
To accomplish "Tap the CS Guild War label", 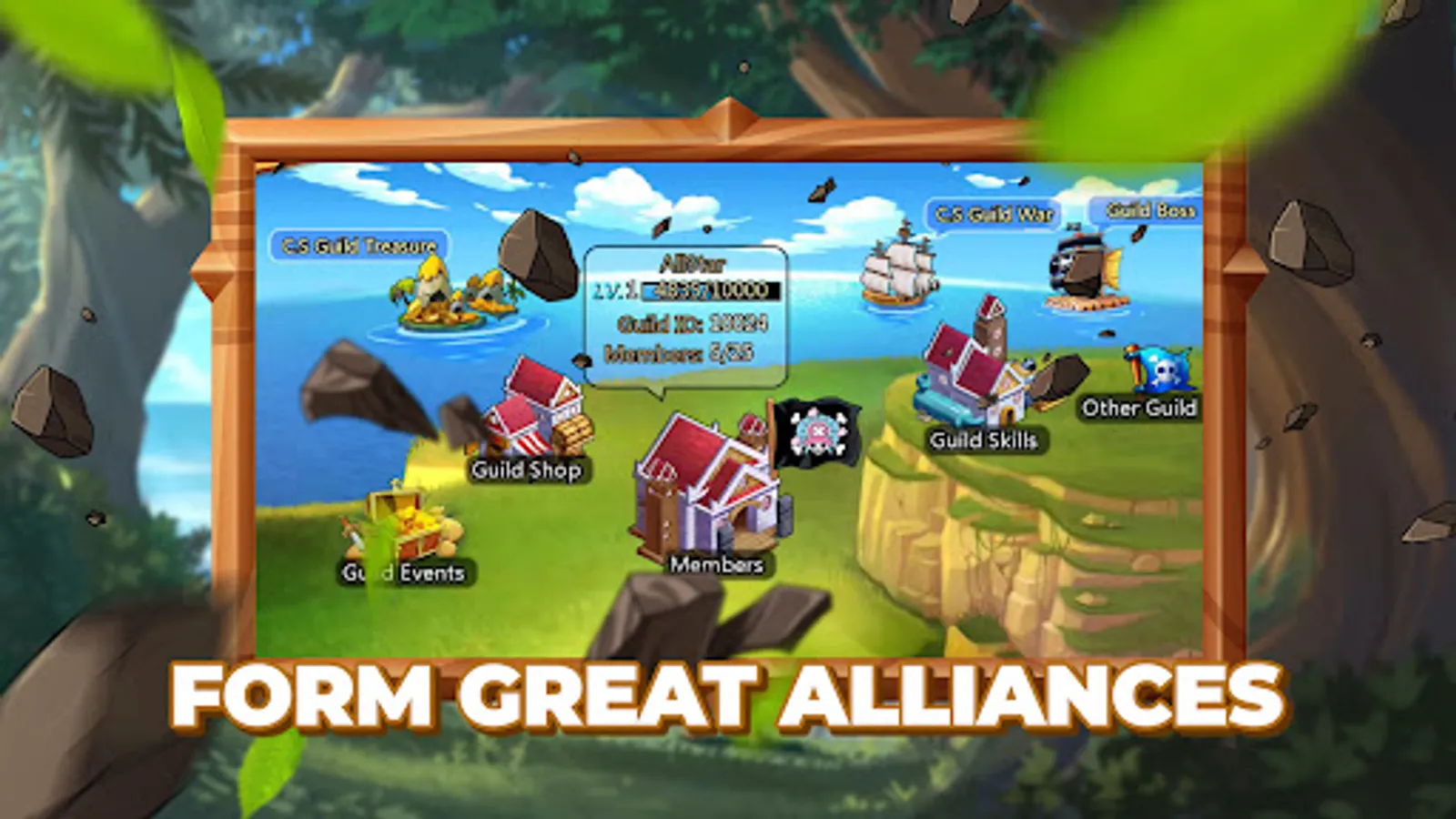I will (996, 215).
